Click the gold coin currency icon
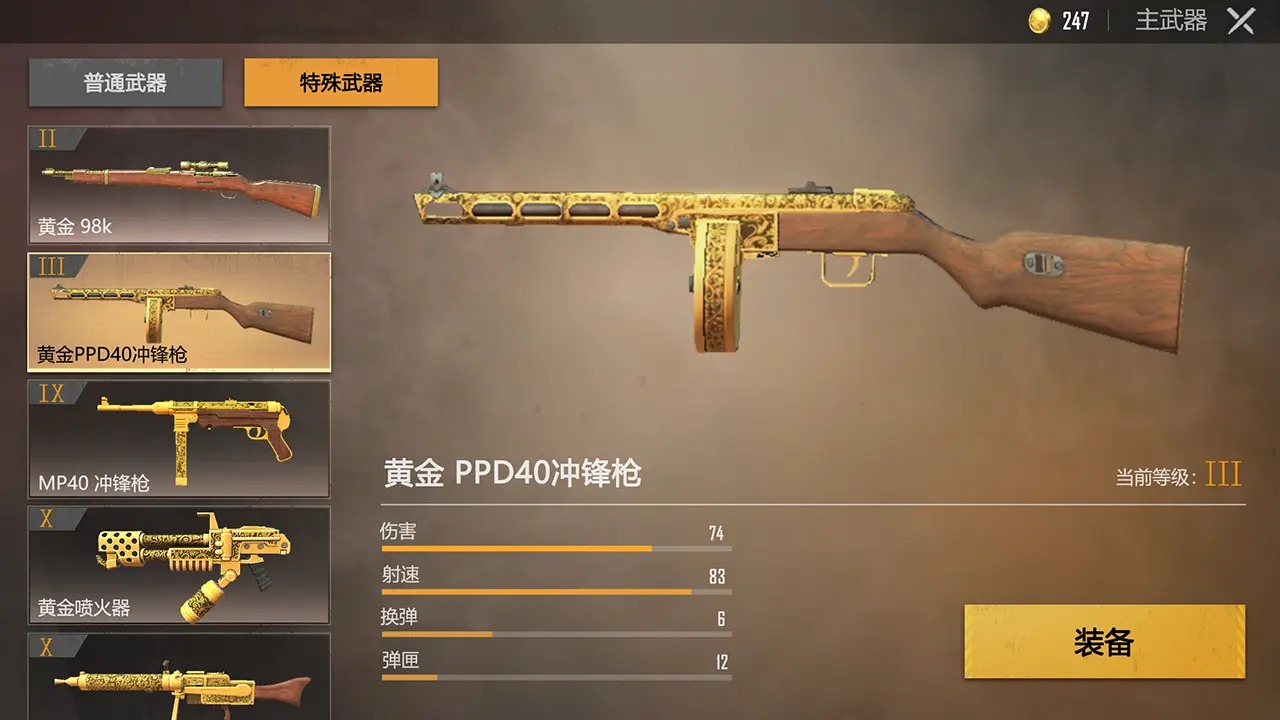Viewport: 1280px width, 720px height. 1038,20
